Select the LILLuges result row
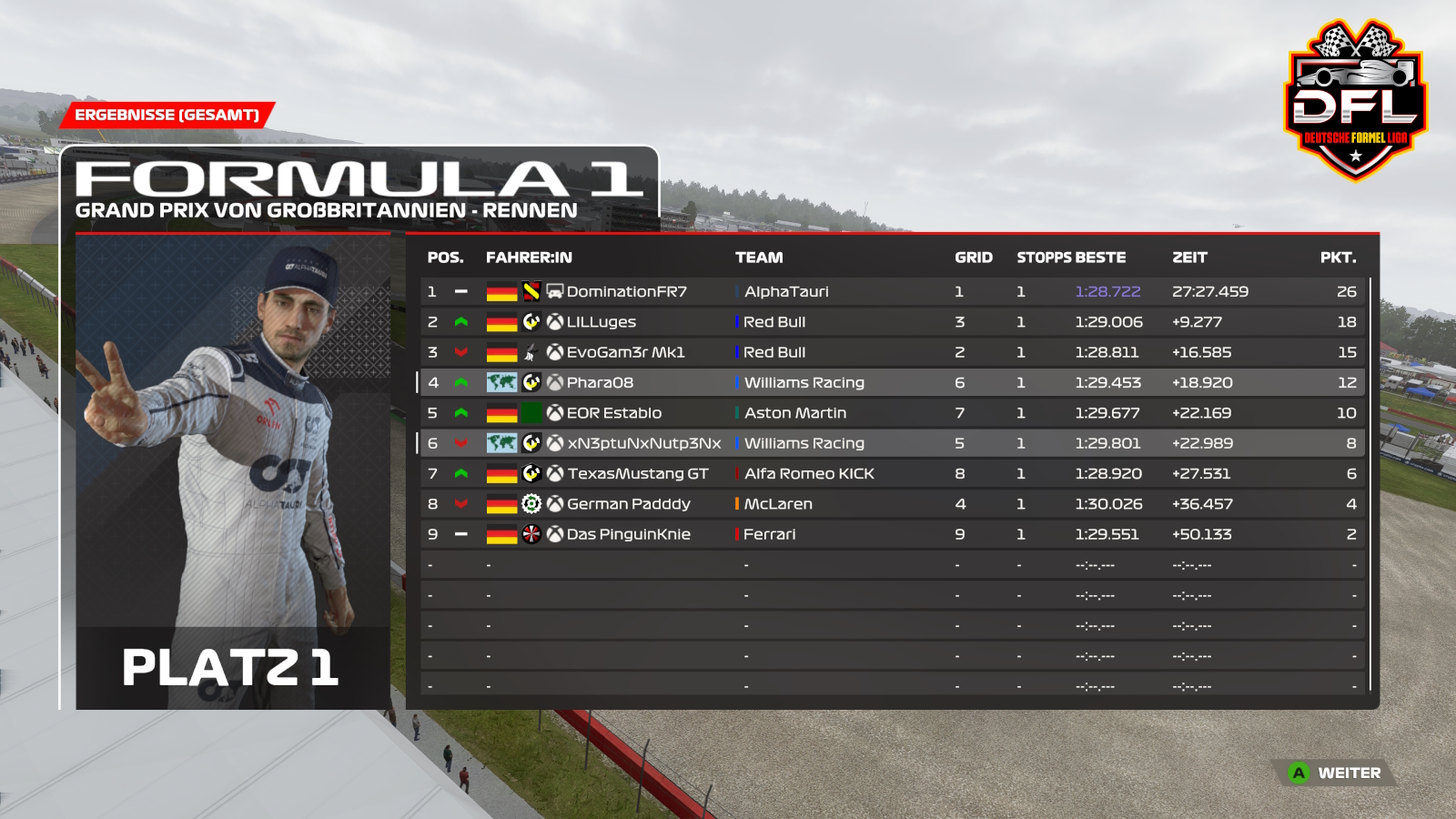Screen dimensions: 1456x819 point(602,322)
